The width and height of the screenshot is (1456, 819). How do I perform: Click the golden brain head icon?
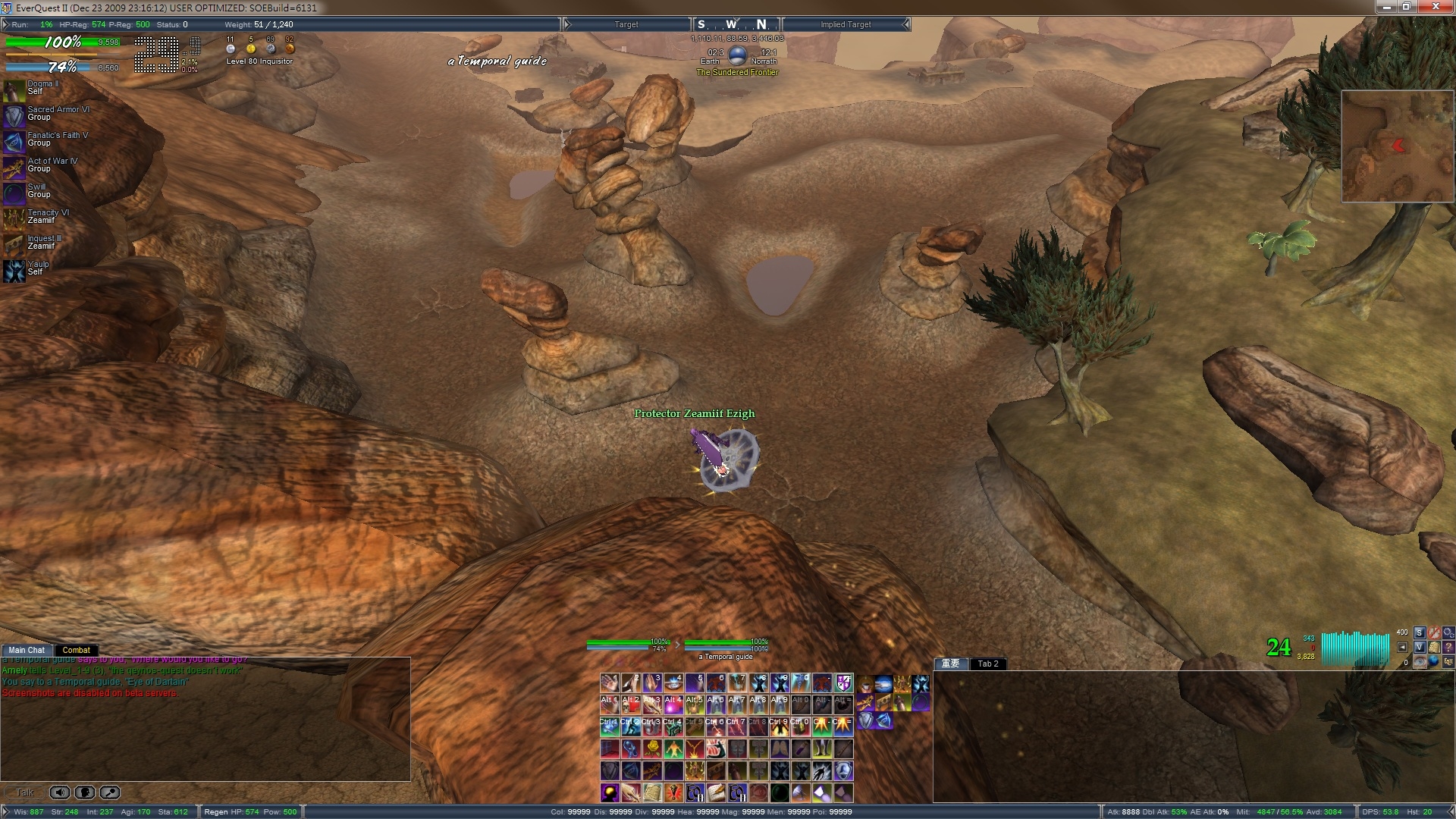click(x=609, y=793)
